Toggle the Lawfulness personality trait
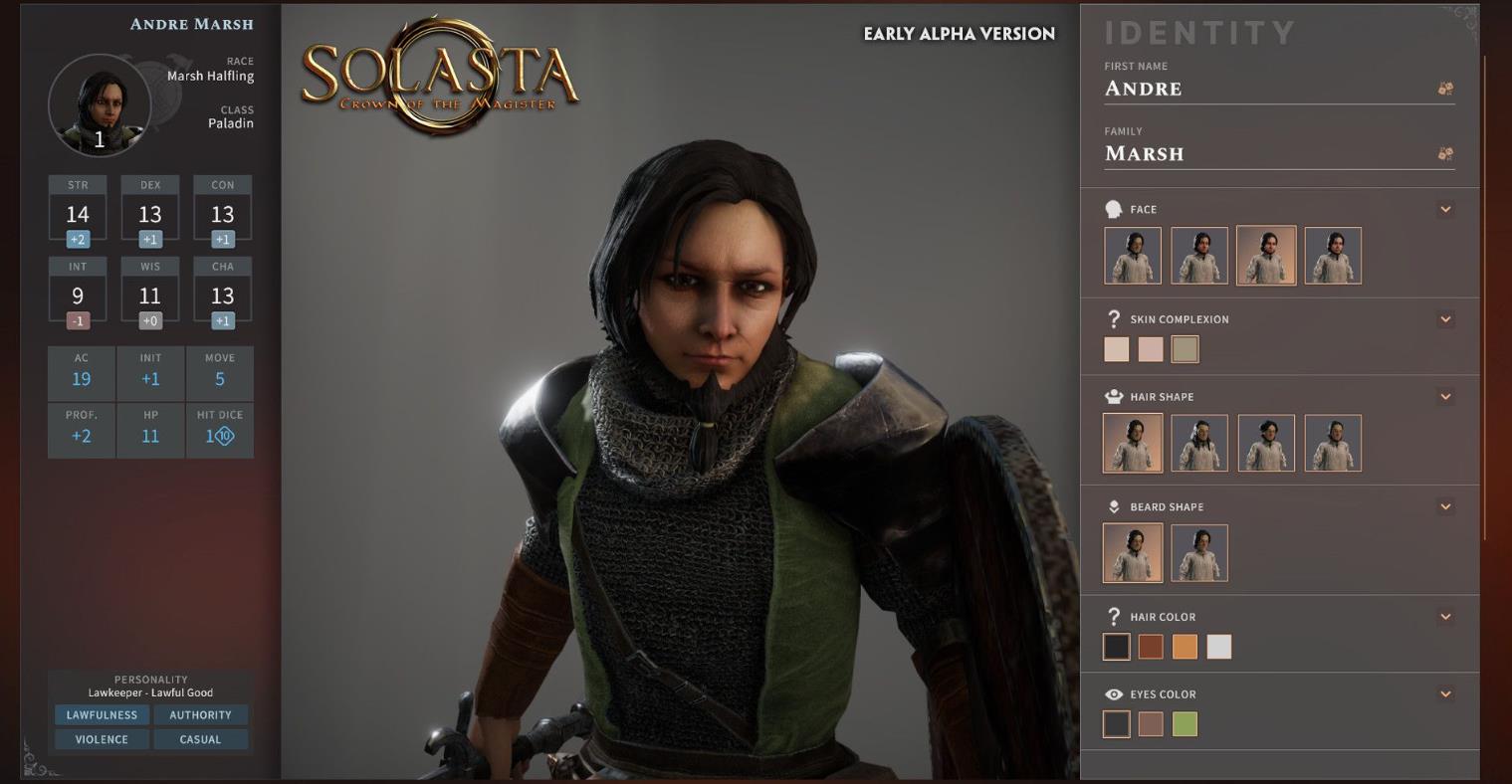This screenshot has height=784, width=1512. click(101, 714)
